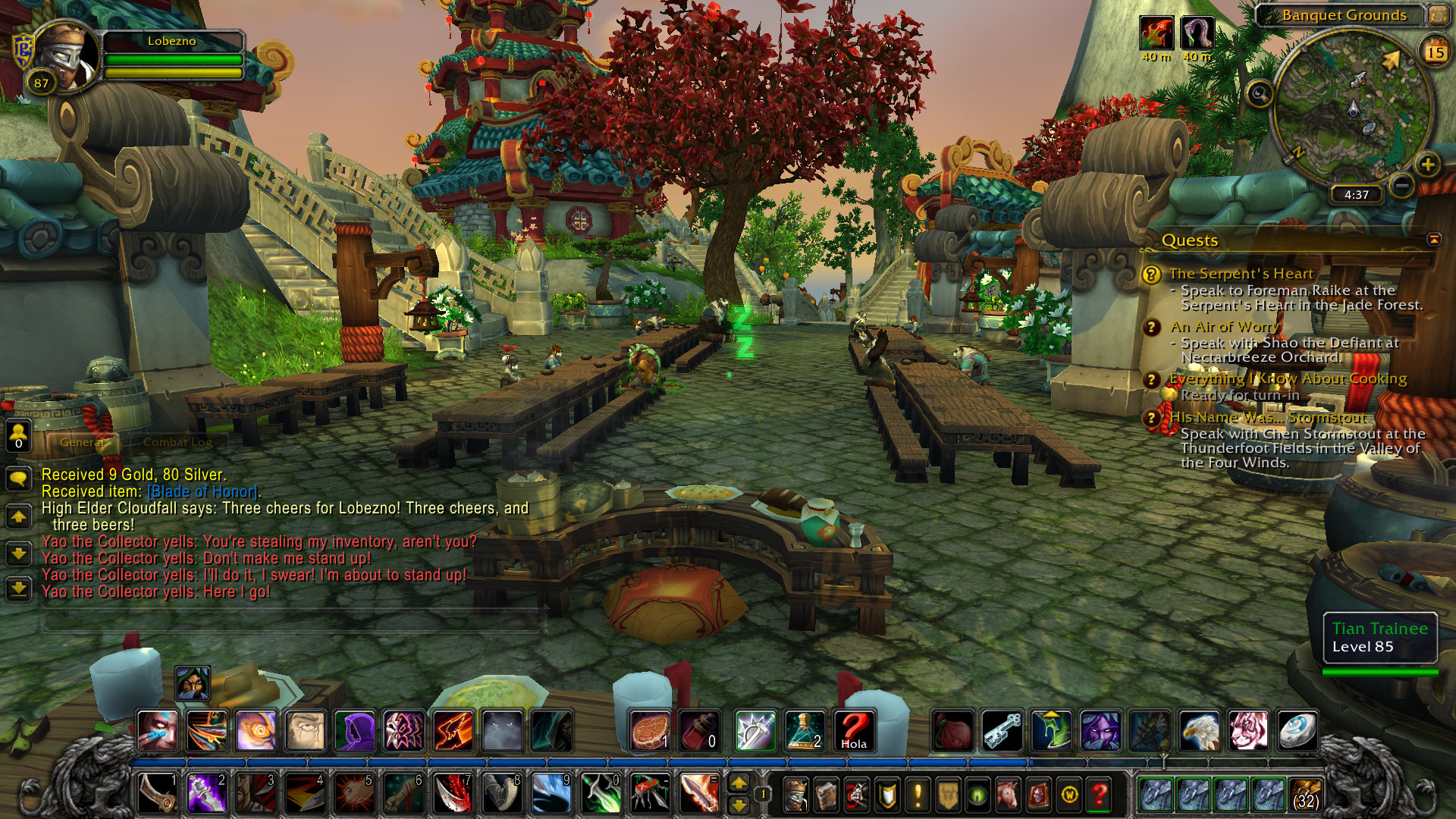Switch to the Combat Log chat tab
This screenshot has height=819, width=1456.
[177, 442]
